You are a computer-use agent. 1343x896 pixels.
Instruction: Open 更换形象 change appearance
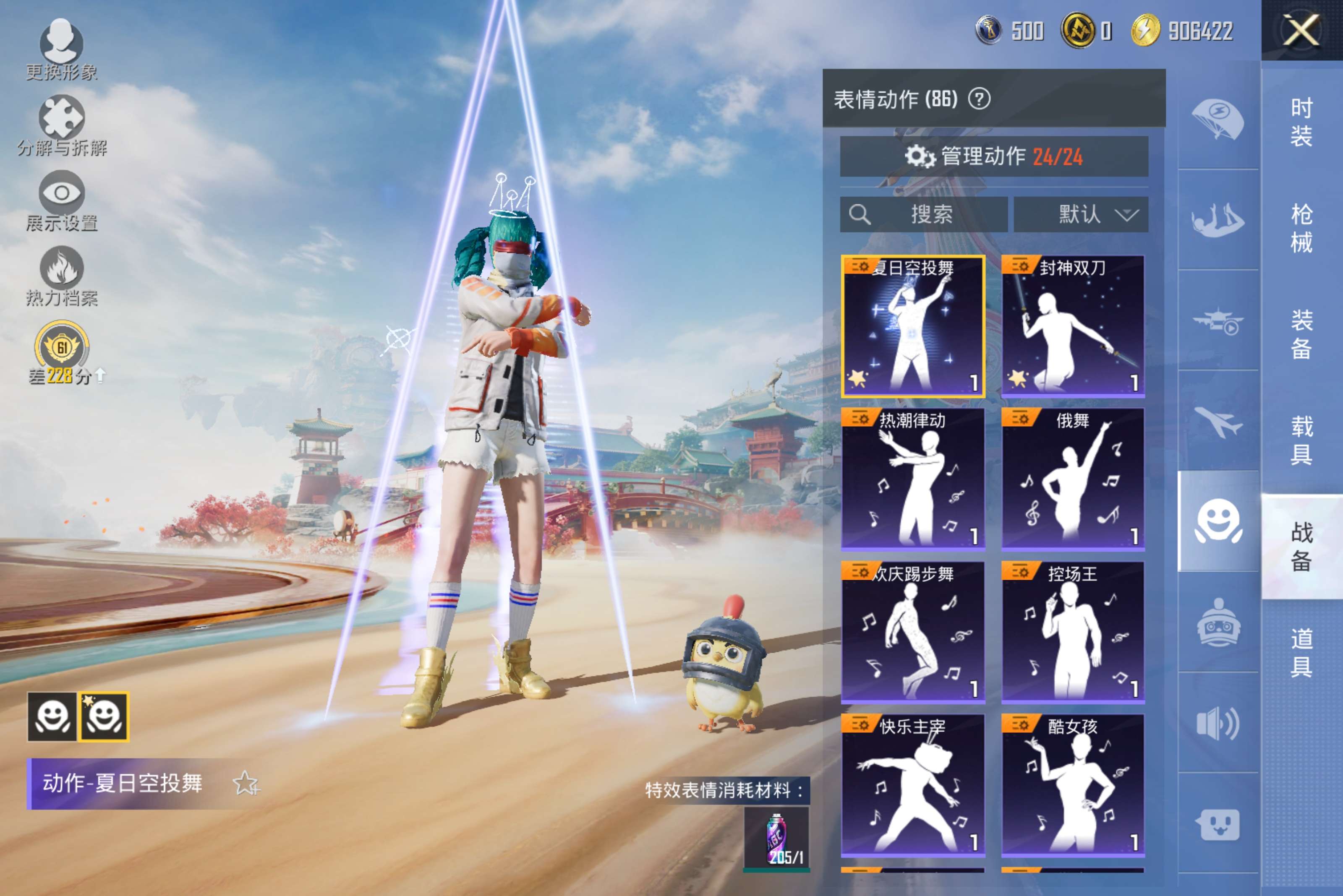point(61,48)
